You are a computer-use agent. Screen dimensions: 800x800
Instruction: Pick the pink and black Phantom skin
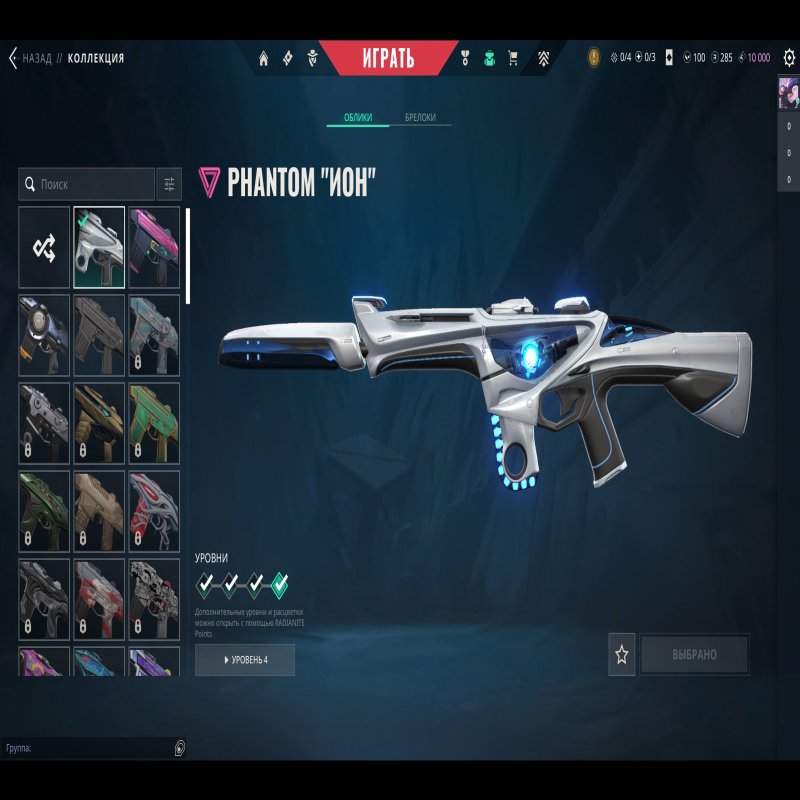coord(154,247)
